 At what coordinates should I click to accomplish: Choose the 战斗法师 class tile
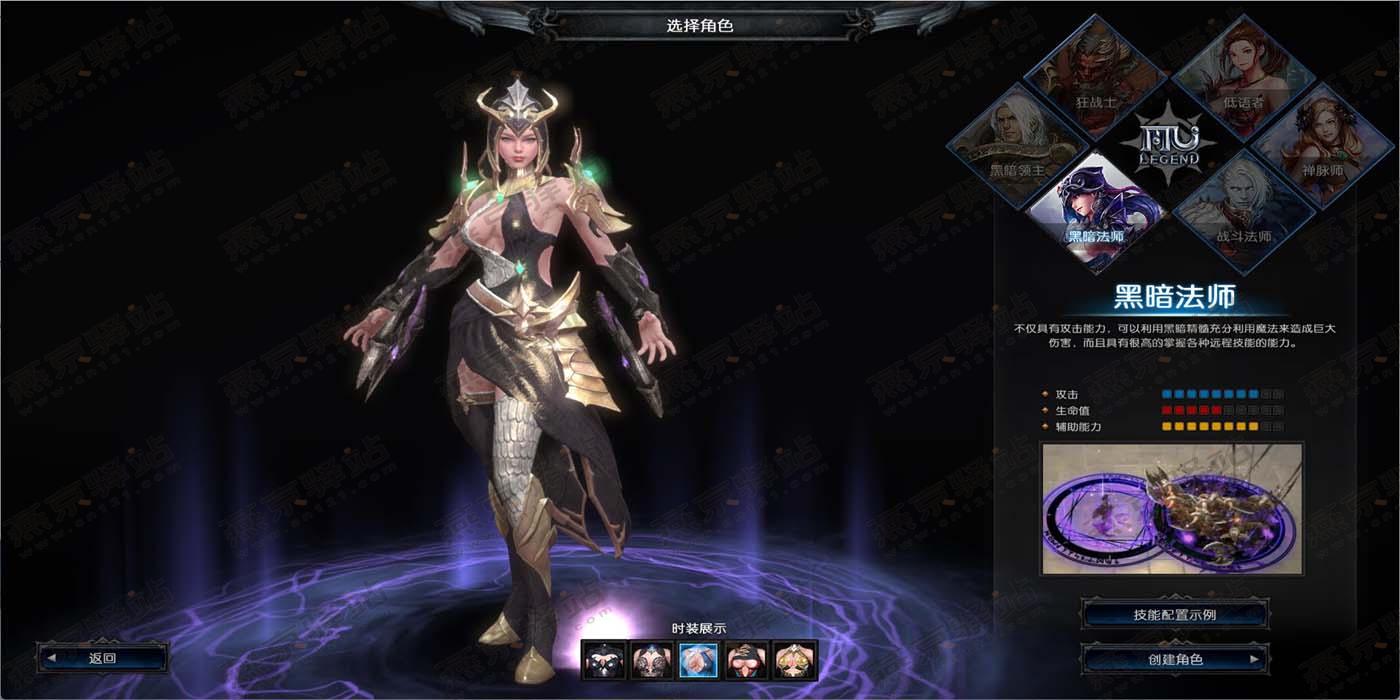[1243, 214]
